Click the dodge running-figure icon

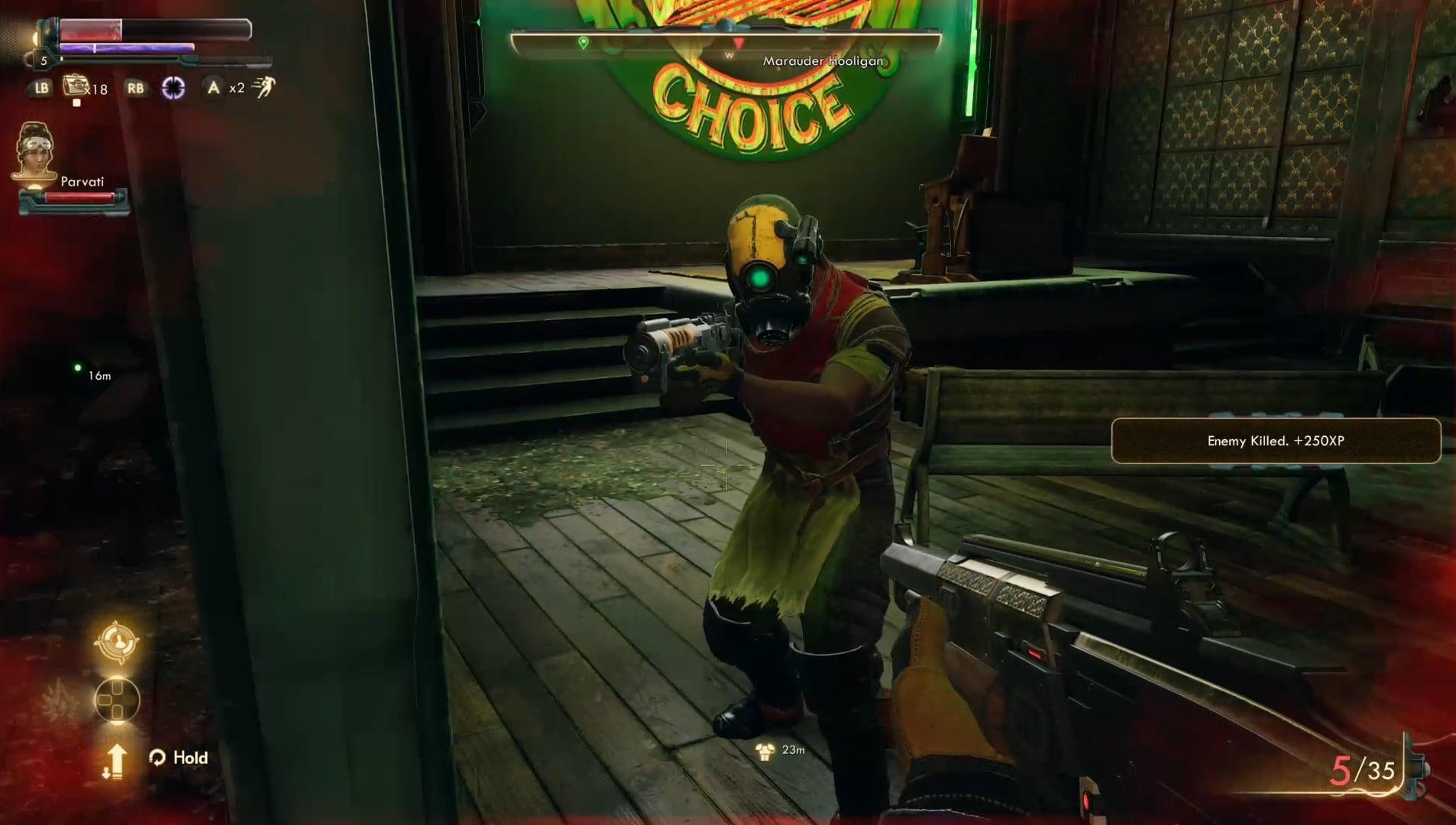(x=264, y=88)
